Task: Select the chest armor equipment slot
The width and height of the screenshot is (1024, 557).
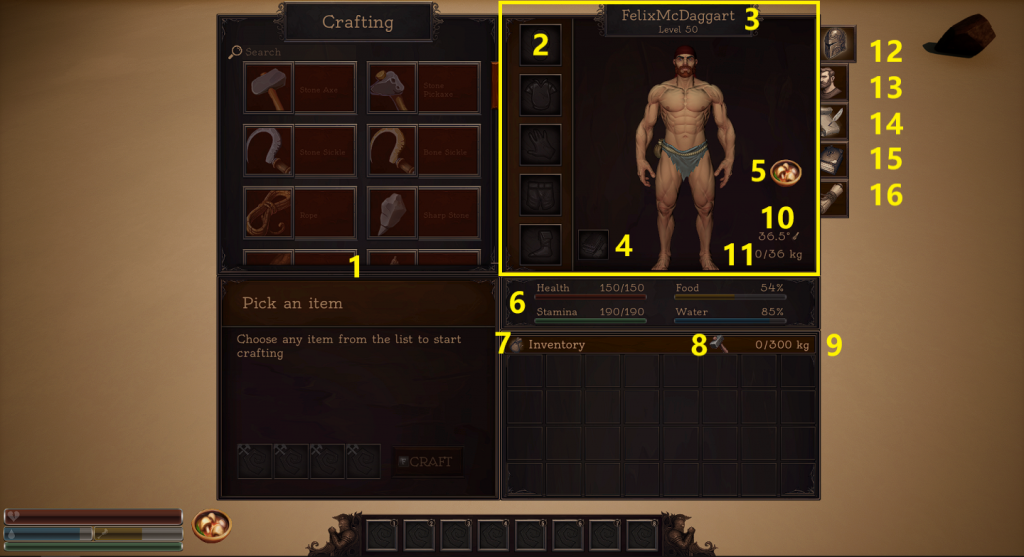Action: coord(540,95)
